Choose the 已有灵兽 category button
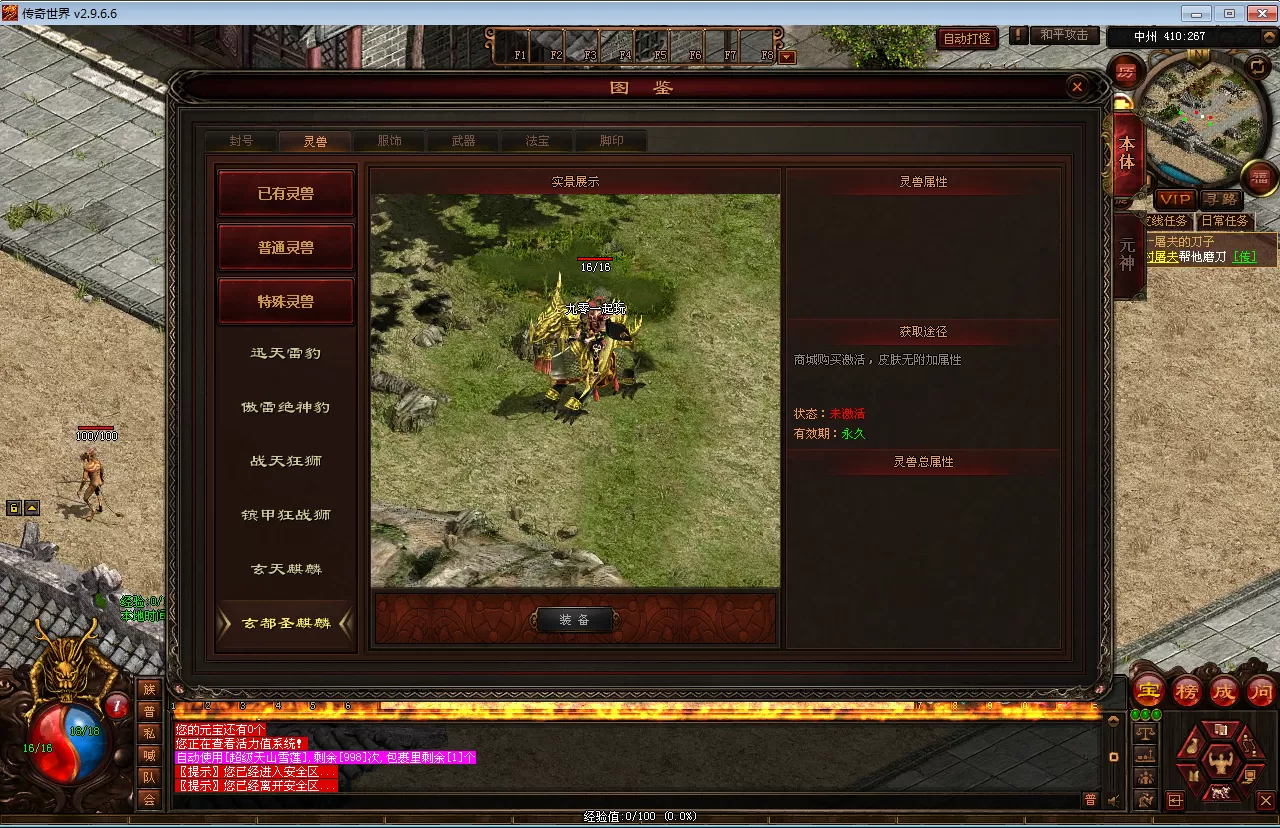The image size is (1280, 828). point(286,193)
